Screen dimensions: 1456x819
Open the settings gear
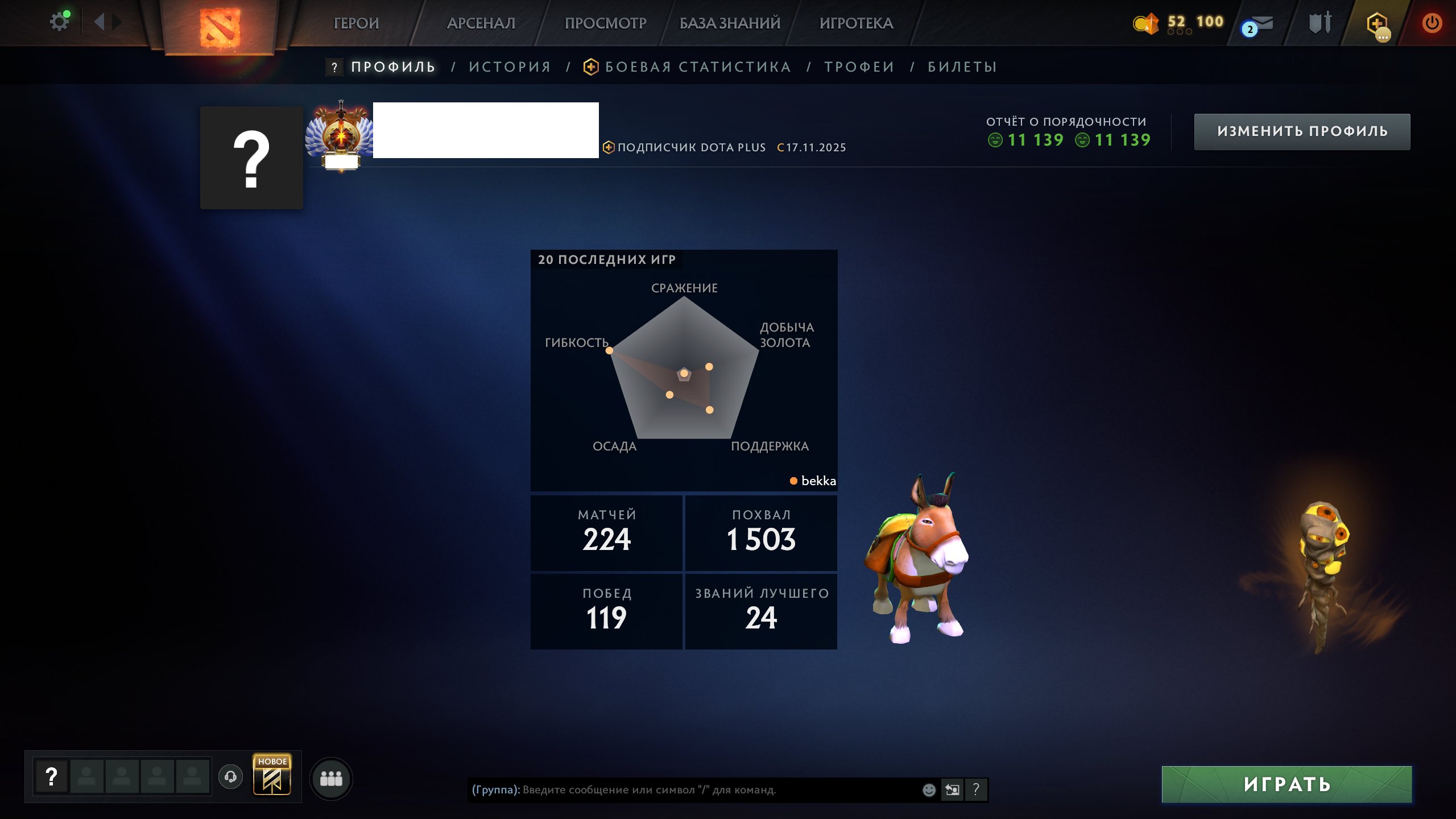tap(59, 20)
